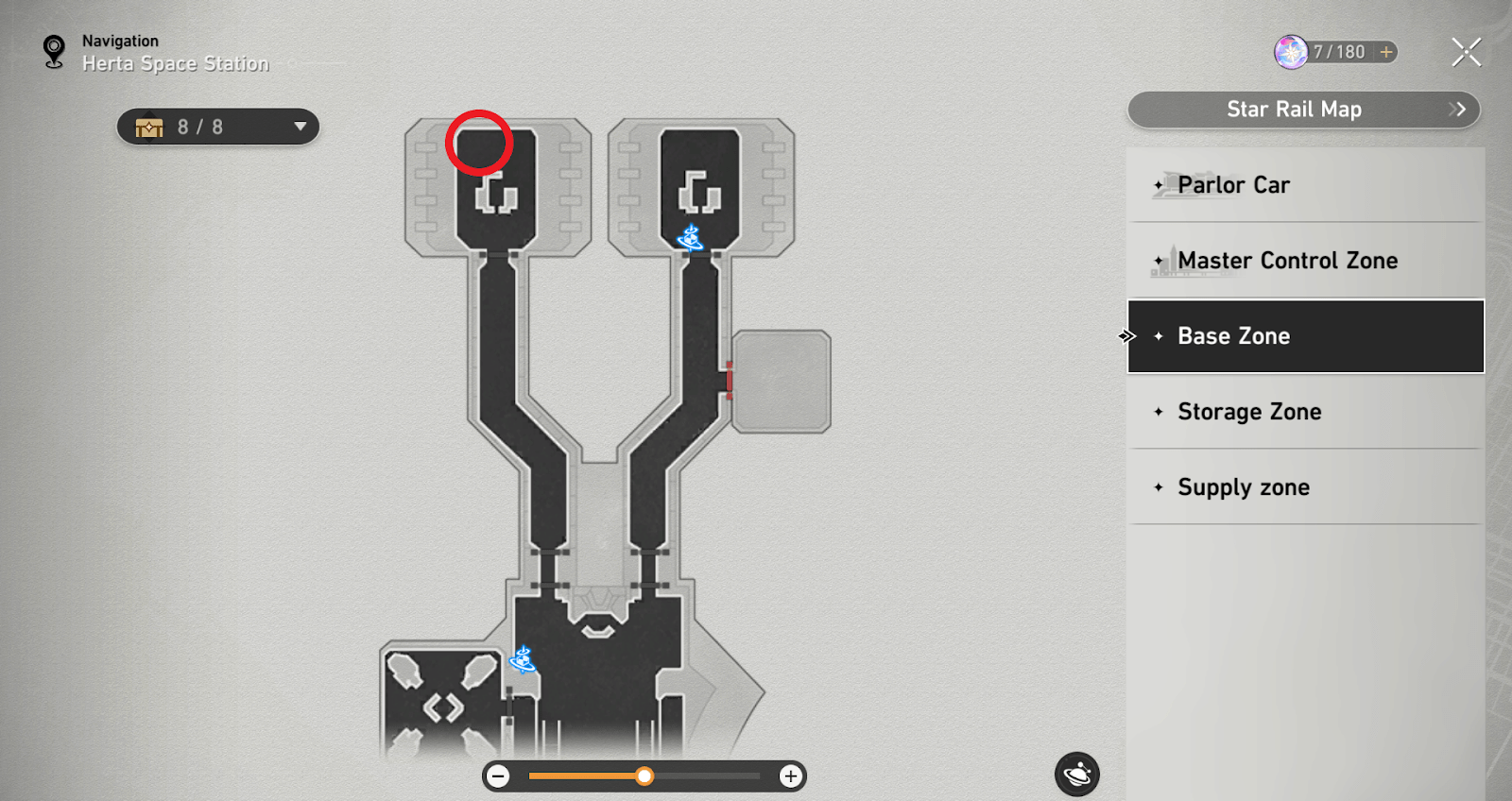
Task: Click the Master Control Zone building icon
Action: coord(1170,261)
